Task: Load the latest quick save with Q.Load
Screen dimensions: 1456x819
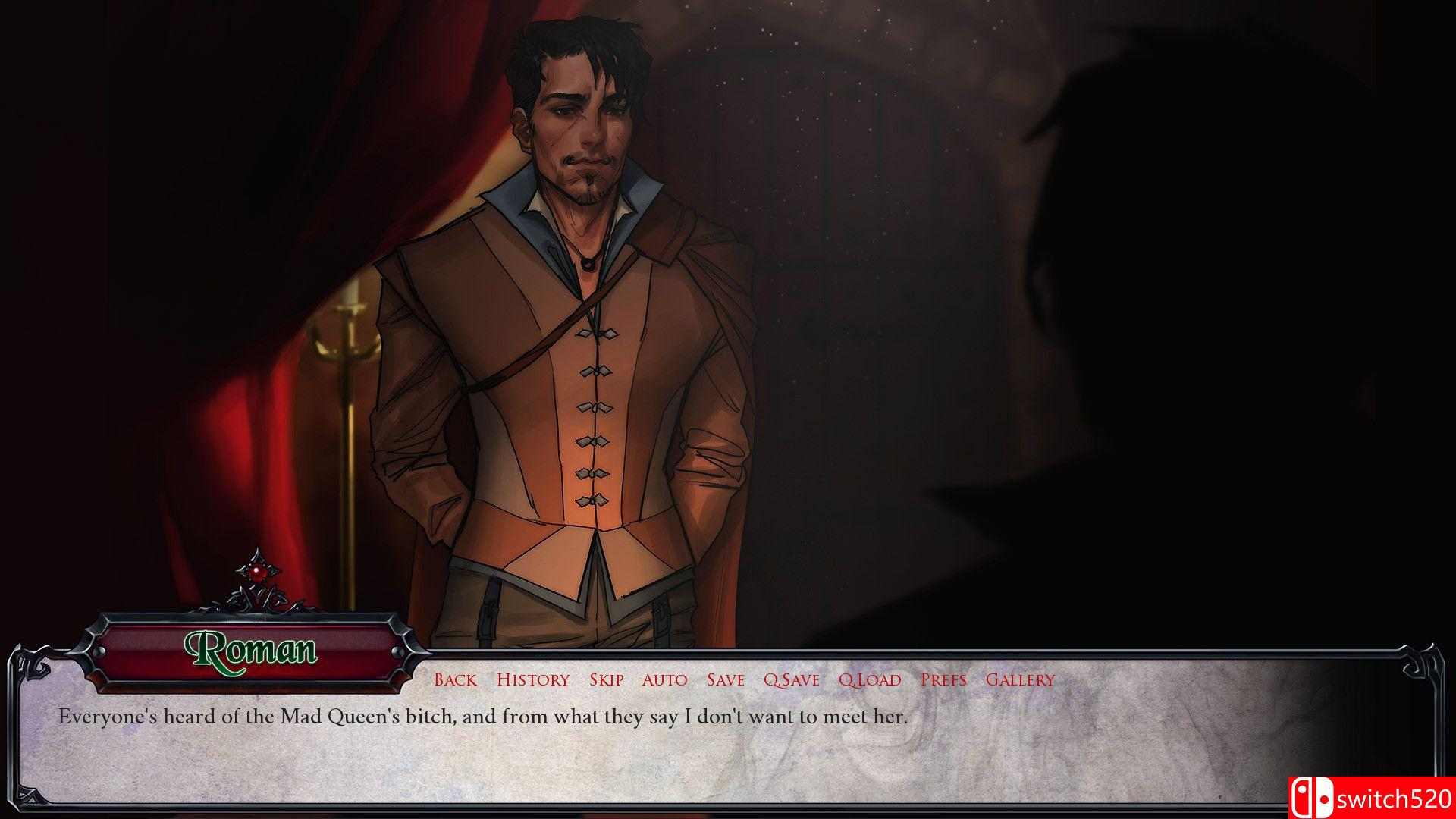Action: 870,680
